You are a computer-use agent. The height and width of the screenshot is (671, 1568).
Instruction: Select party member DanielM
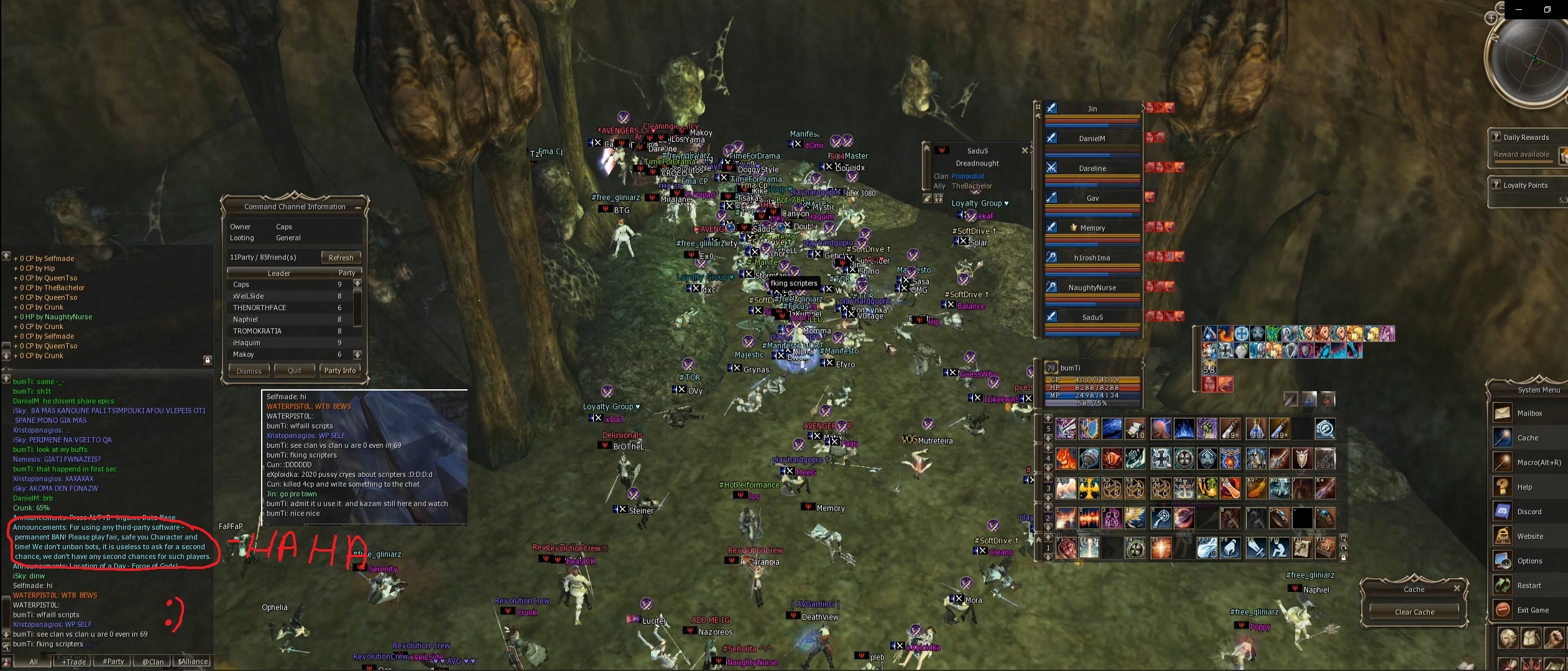click(x=1092, y=139)
